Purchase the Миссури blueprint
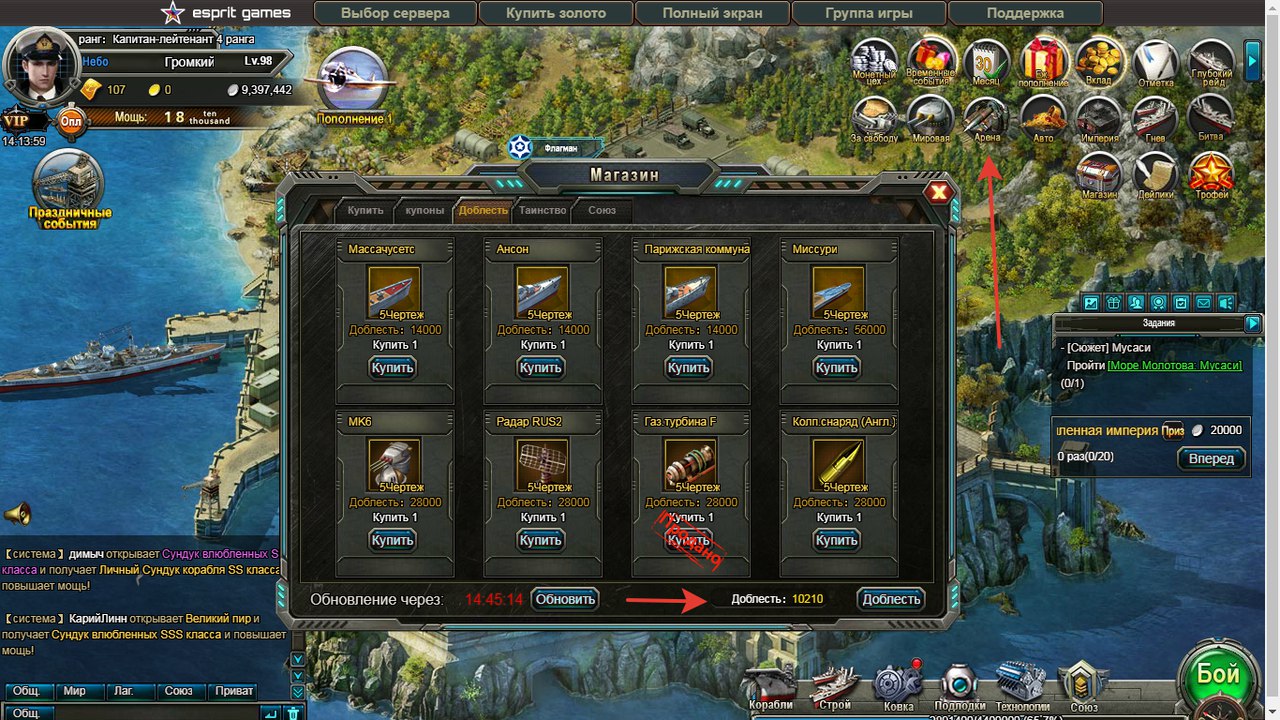 (836, 367)
